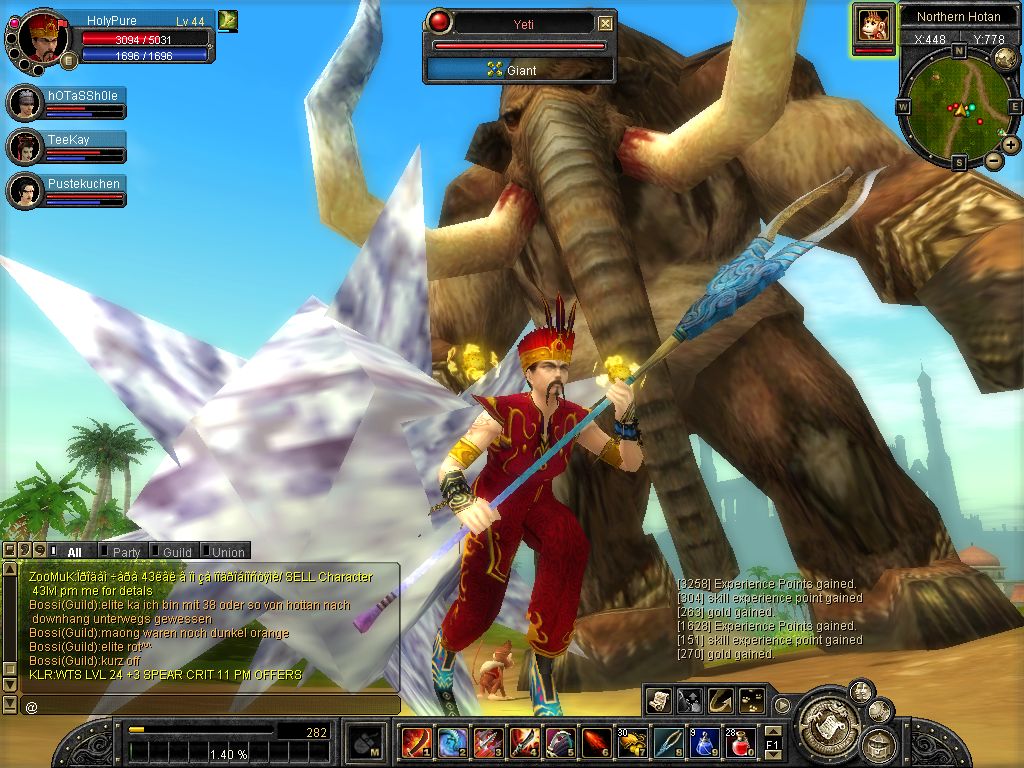
Task: Use the blue mana potion in slot 9
Action: (704, 742)
